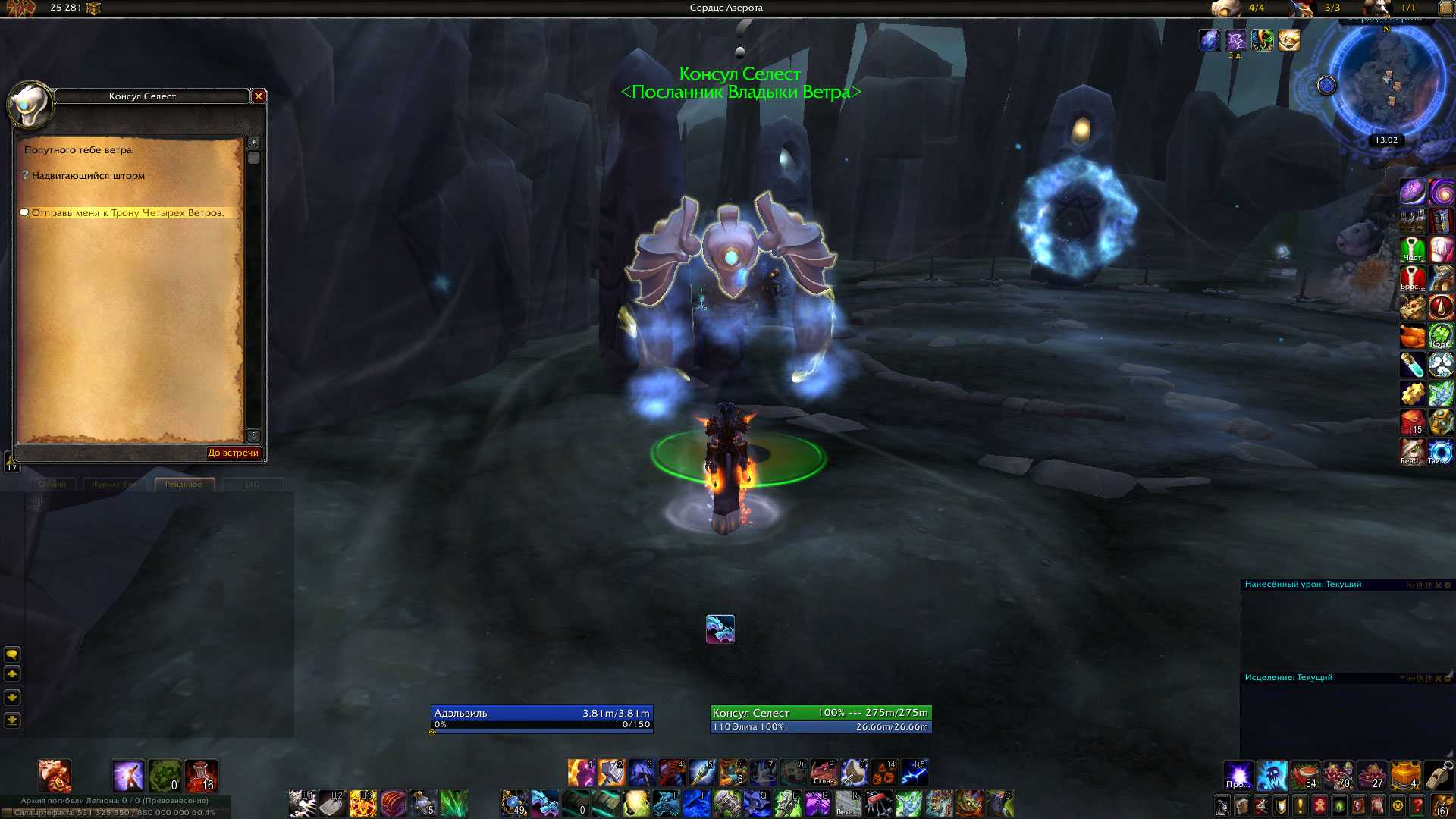Click the wolf head ability bound to T
This screenshot has height=819, width=1456.
pyautogui.click(x=666, y=804)
